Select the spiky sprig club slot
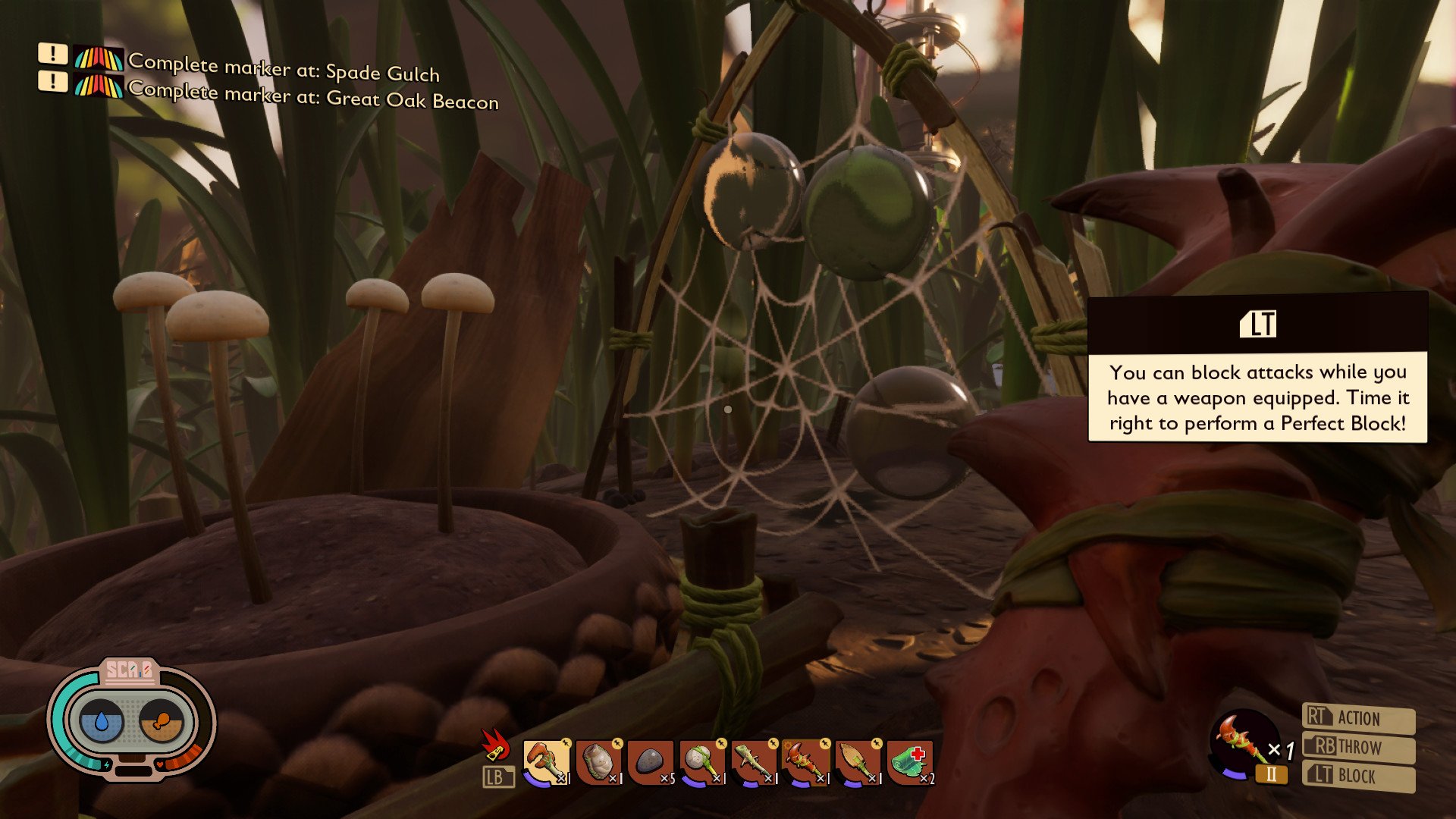 [x=753, y=761]
